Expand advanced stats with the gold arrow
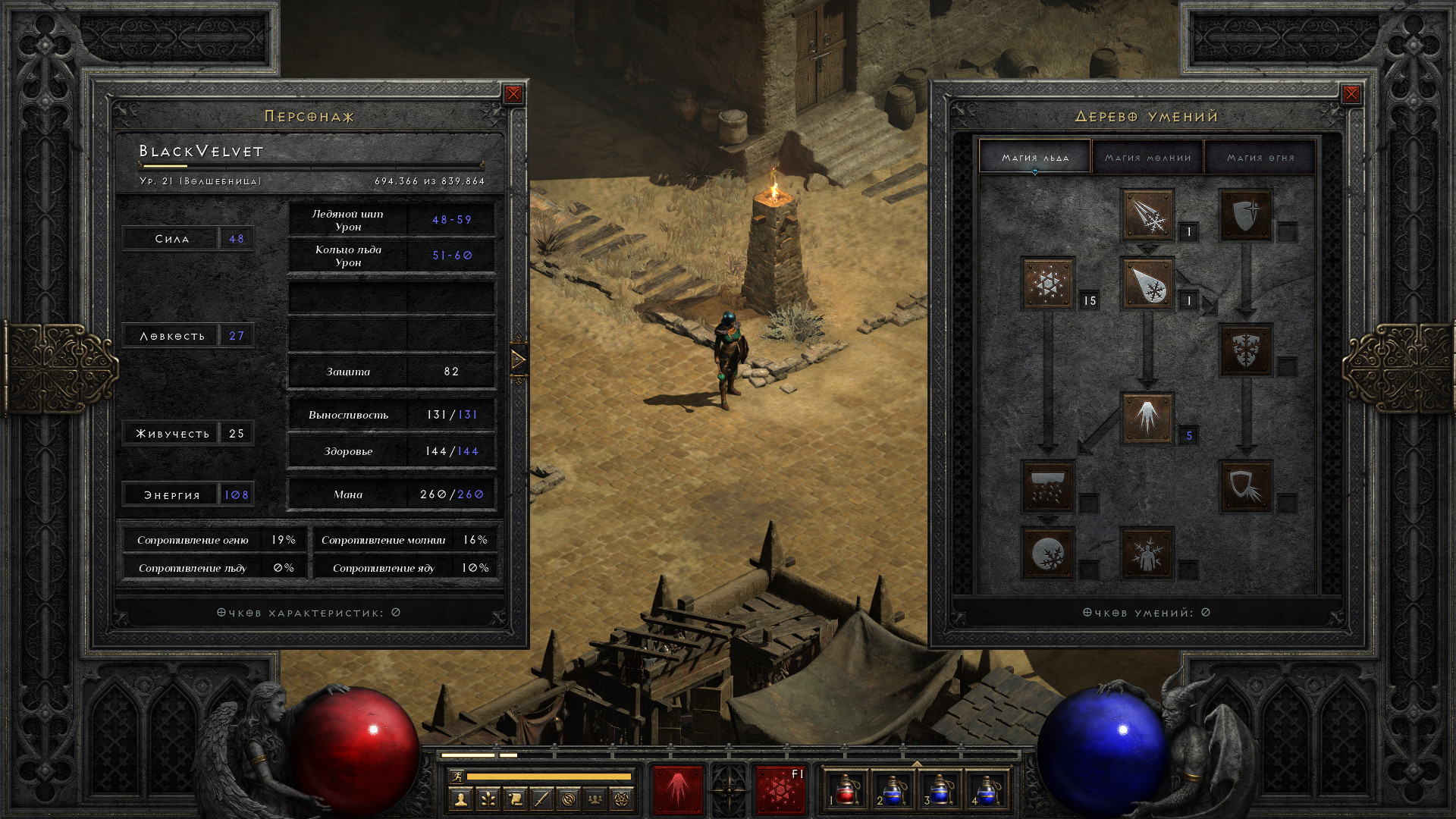This screenshot has width=1456, height=819. pos(519,359)
